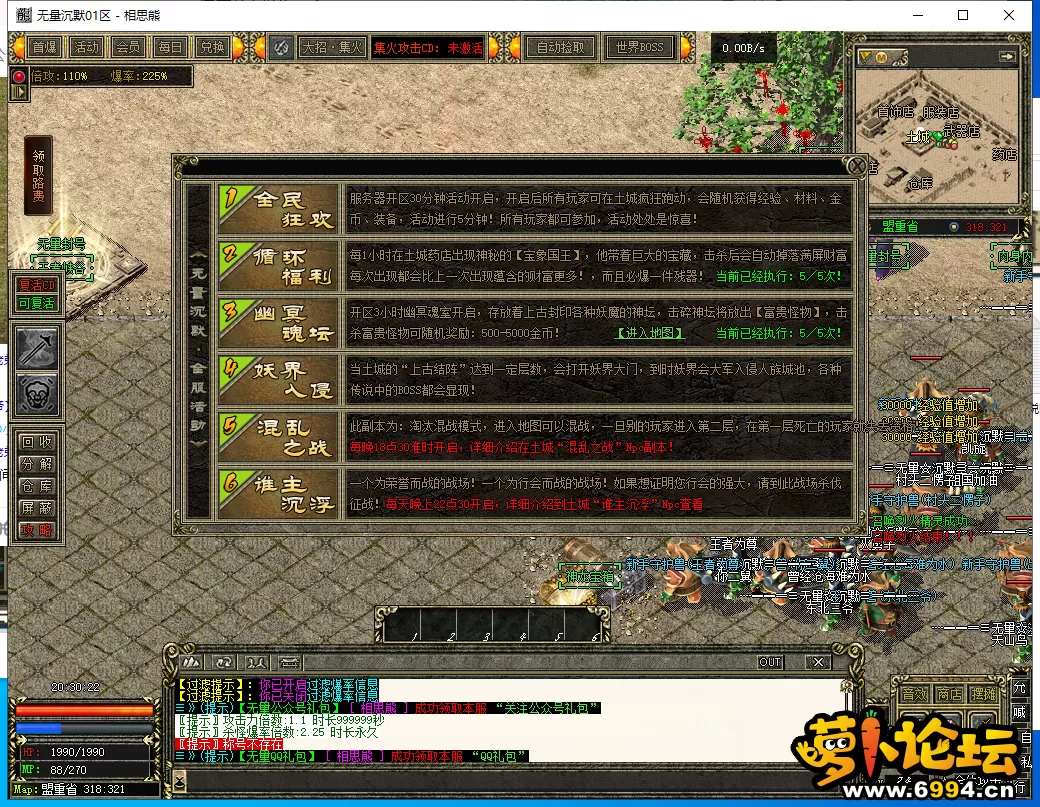Click the 进入地图 link for 幽冥魂坛
This screenshot has height=807, width=1040.
click(x=650, y=333)
